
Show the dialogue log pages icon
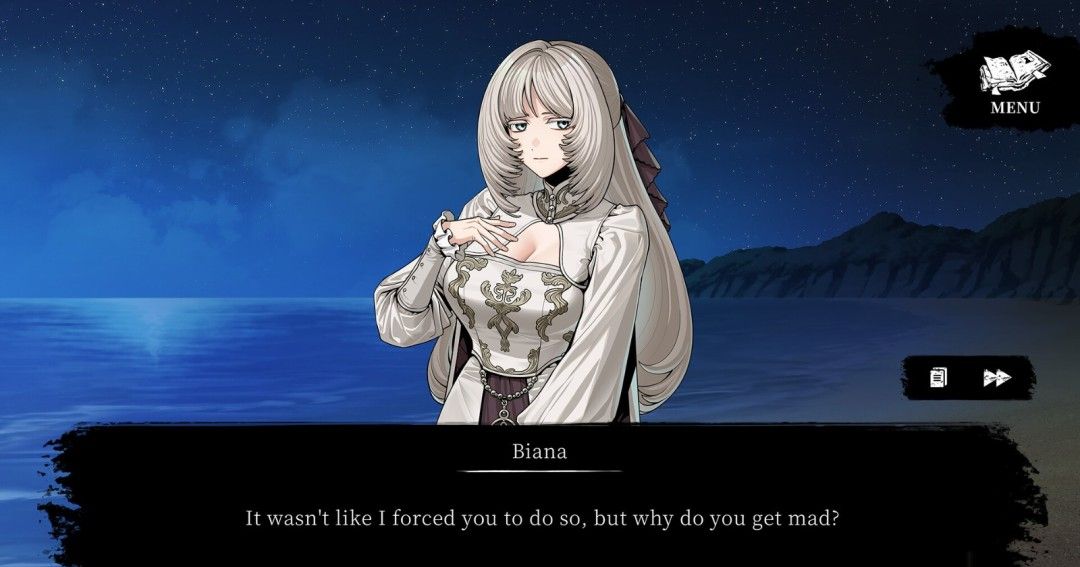(938, 377)
